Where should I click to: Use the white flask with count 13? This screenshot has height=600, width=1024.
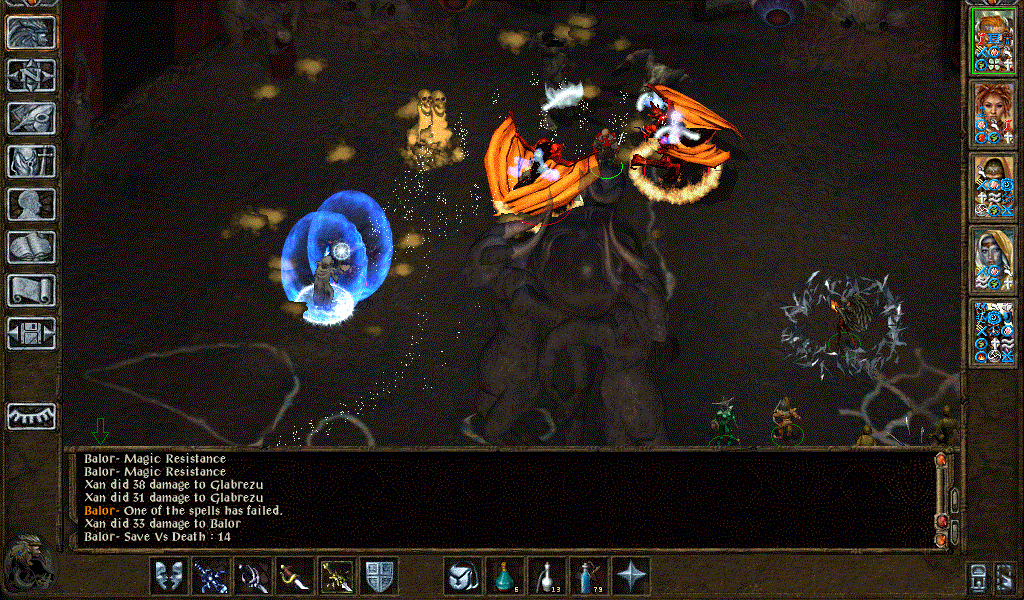point(546,576)
